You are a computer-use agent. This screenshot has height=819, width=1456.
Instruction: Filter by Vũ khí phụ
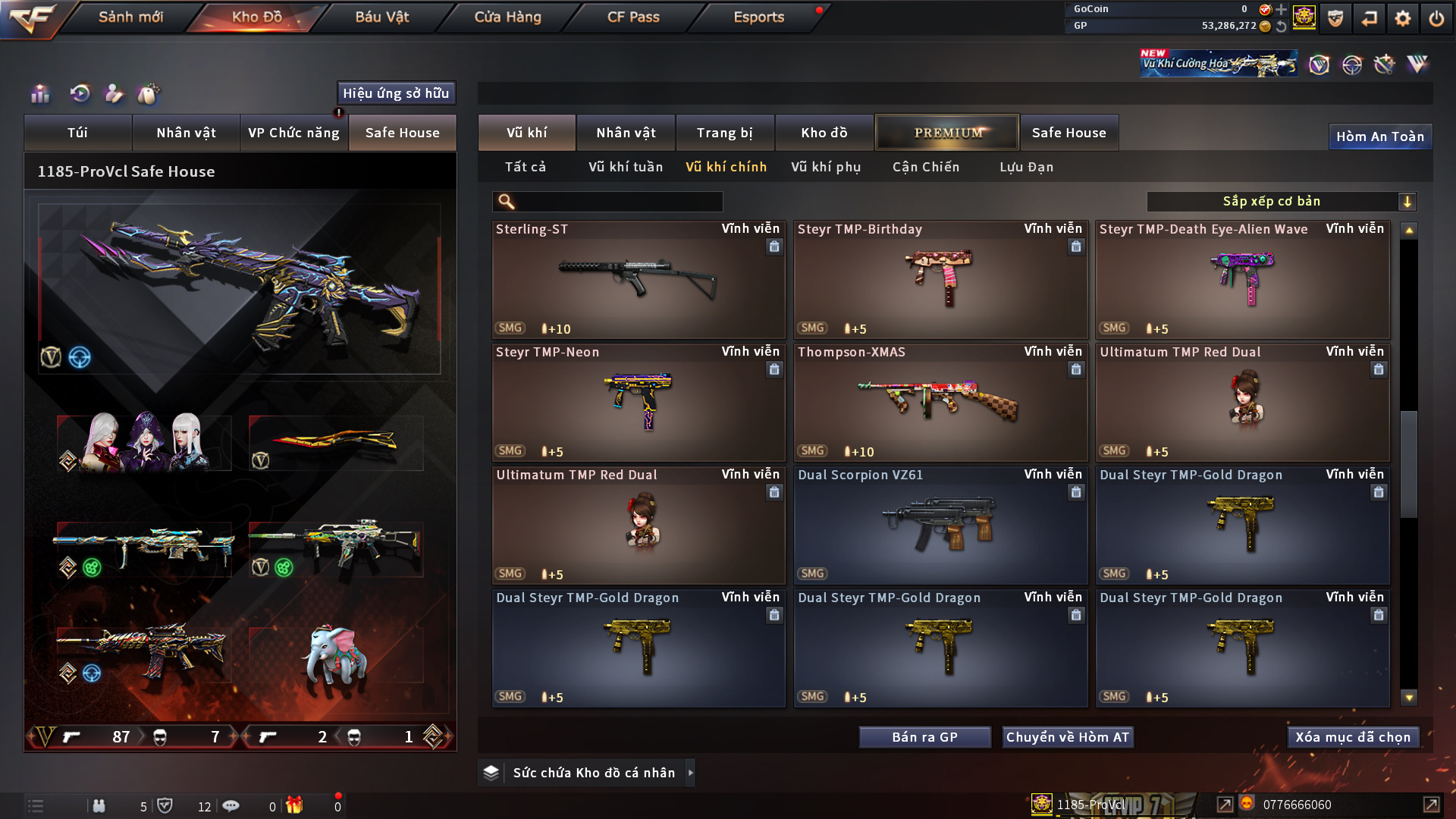point(826,167)
